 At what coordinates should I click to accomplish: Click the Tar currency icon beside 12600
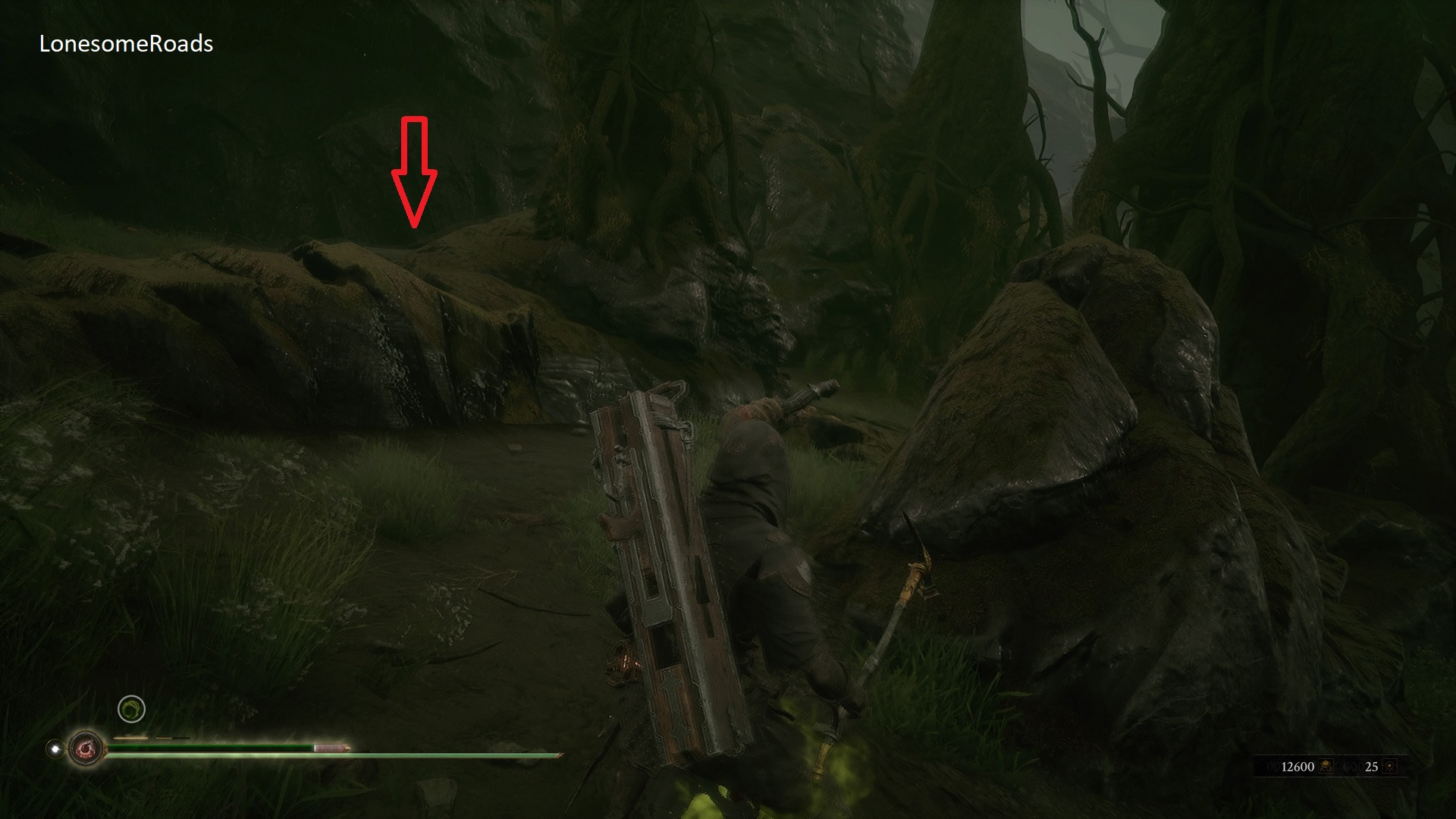(x=1326, y=766)
